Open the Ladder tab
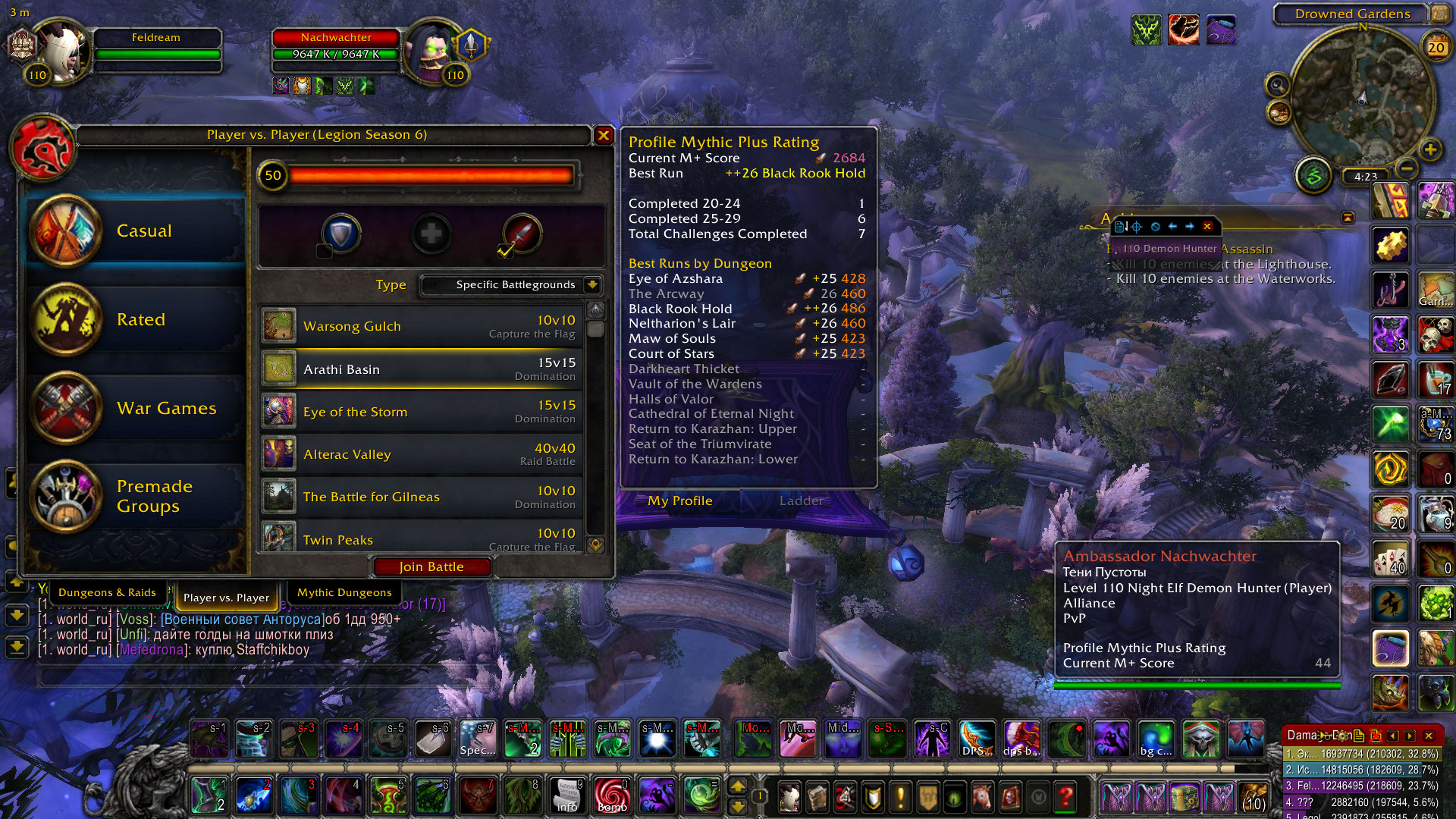Viewport: 1456px width, 819px height. pos(801,500)
